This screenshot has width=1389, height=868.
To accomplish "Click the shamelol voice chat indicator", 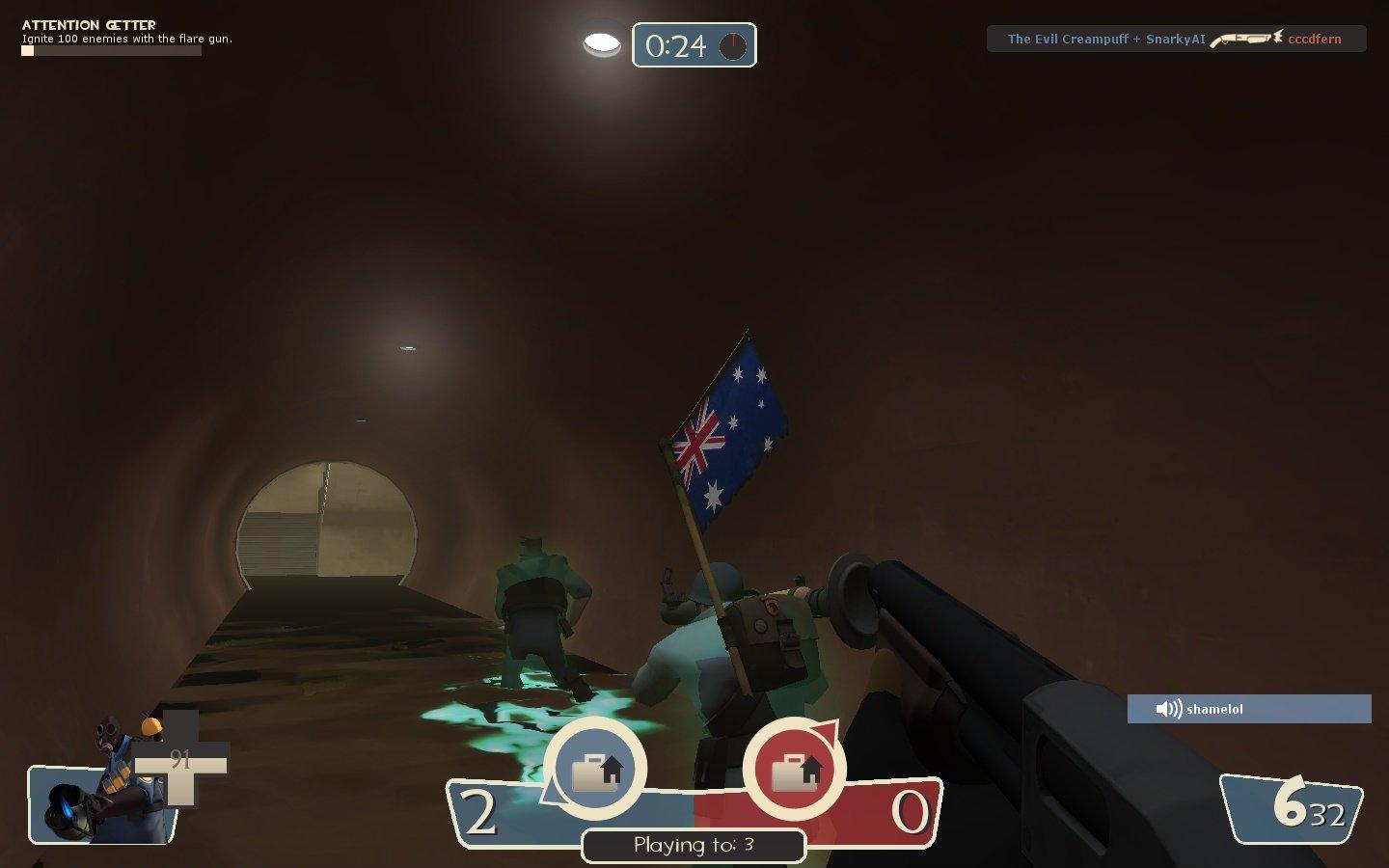I will (x=1248, y=709).
